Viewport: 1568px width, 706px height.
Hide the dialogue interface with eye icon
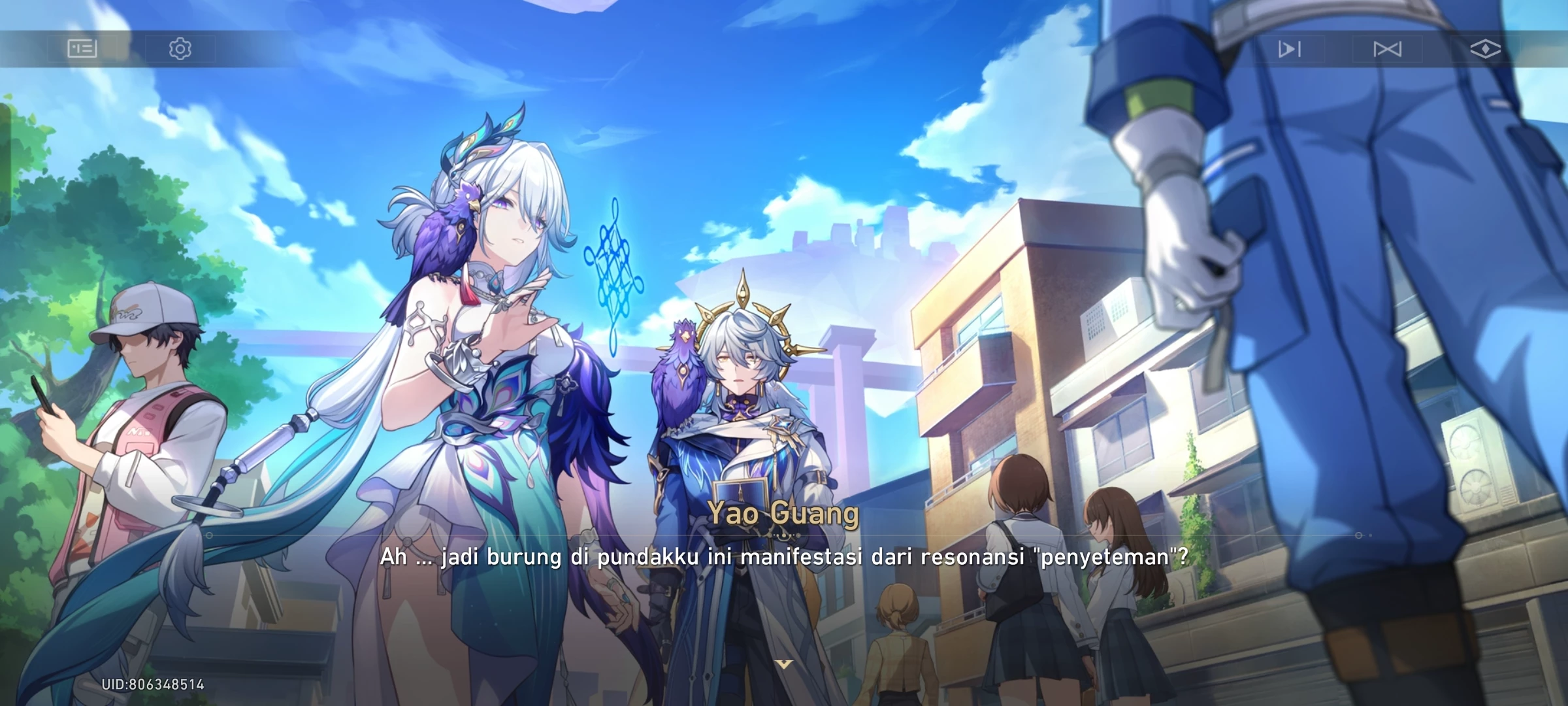click(x=1484, y=49)
